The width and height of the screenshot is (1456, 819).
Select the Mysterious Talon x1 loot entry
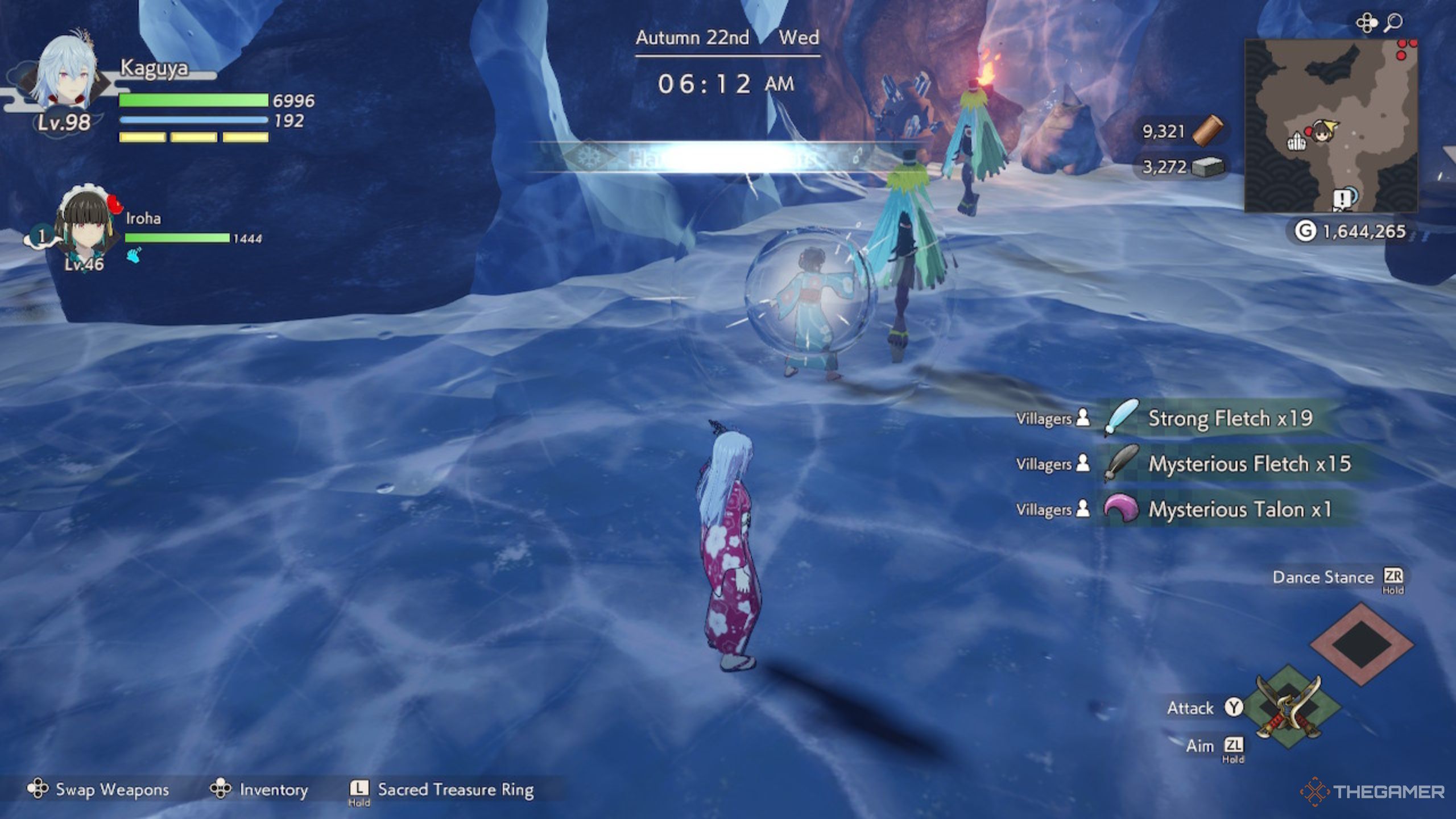[1239, 510]
